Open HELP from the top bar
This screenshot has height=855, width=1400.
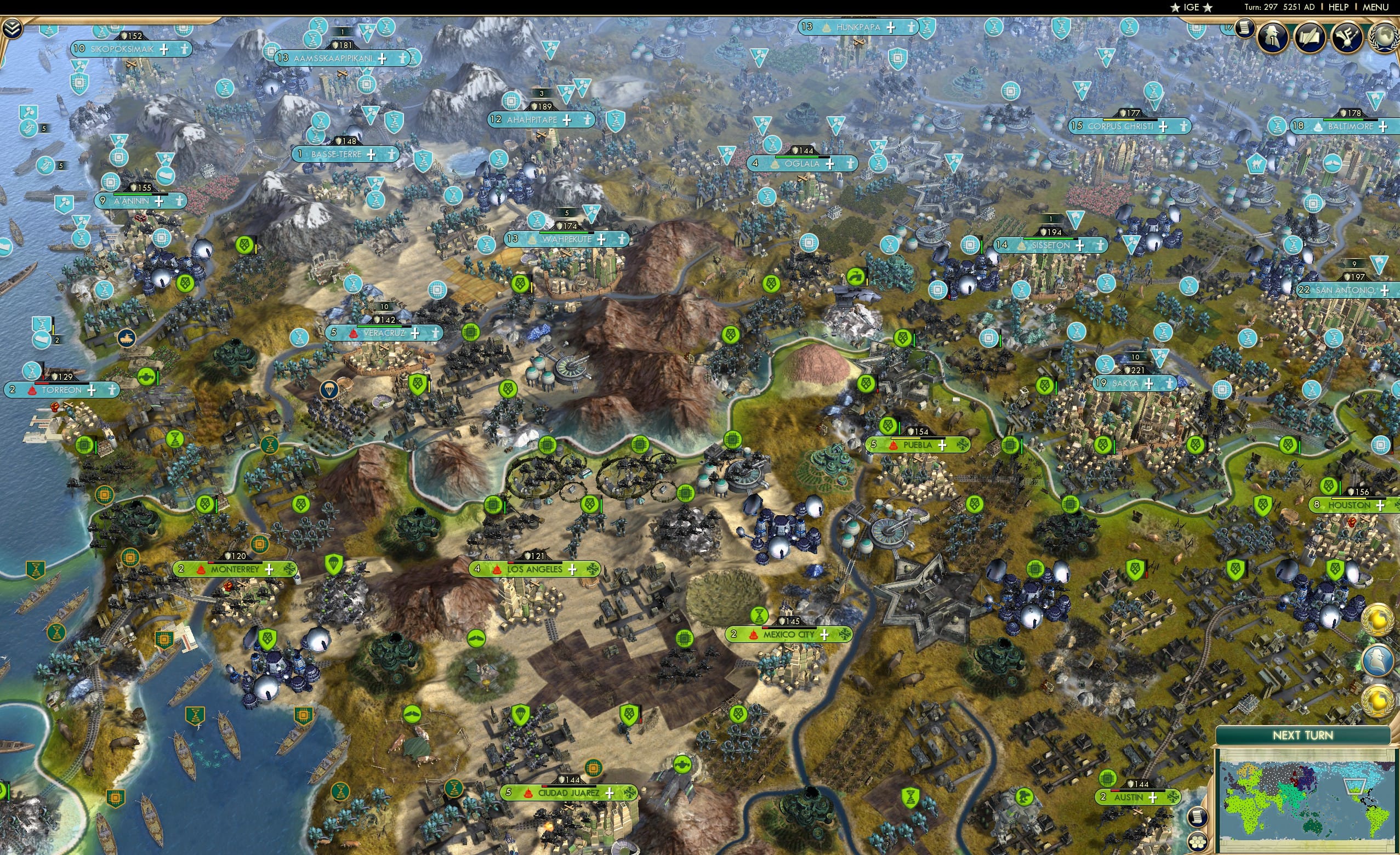tap(1338, 7)
